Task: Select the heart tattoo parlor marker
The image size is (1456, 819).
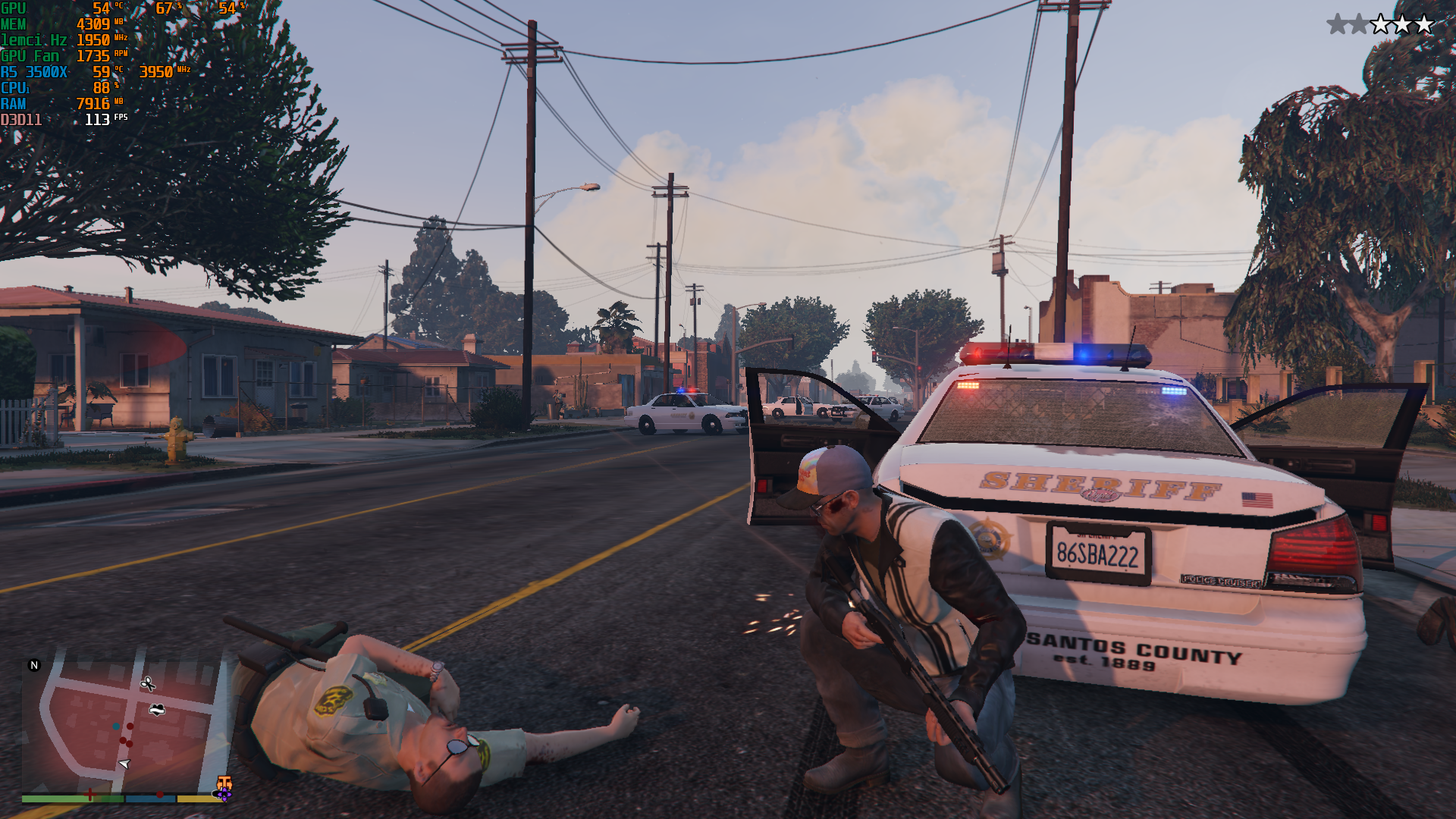Action: tap(157, 710)
